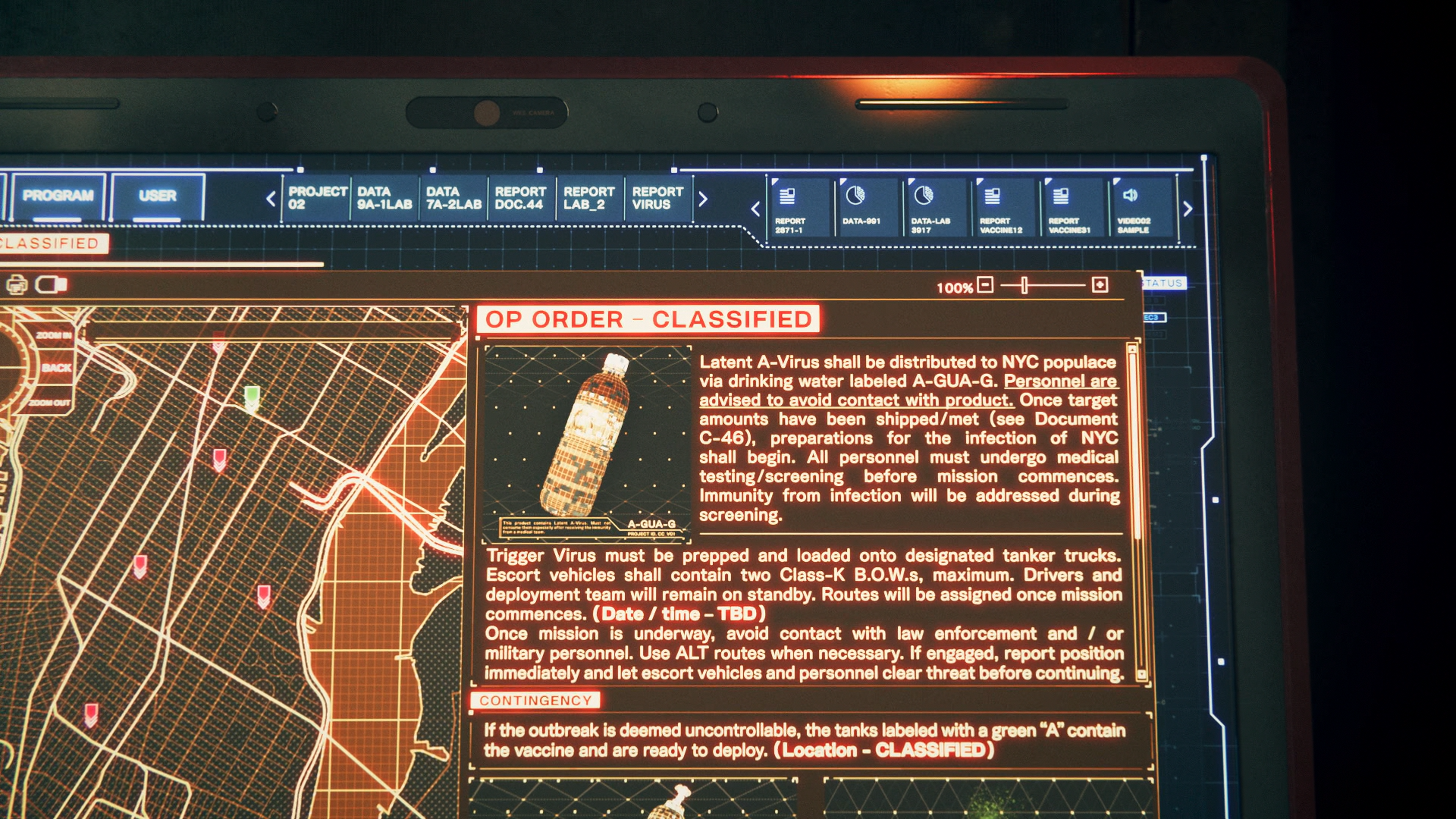The height and width of the screenshot is (819, 1456).
Task: Select the REPORT LAB_2 tab
Action: pyautogui.click(x=588, y=198)
